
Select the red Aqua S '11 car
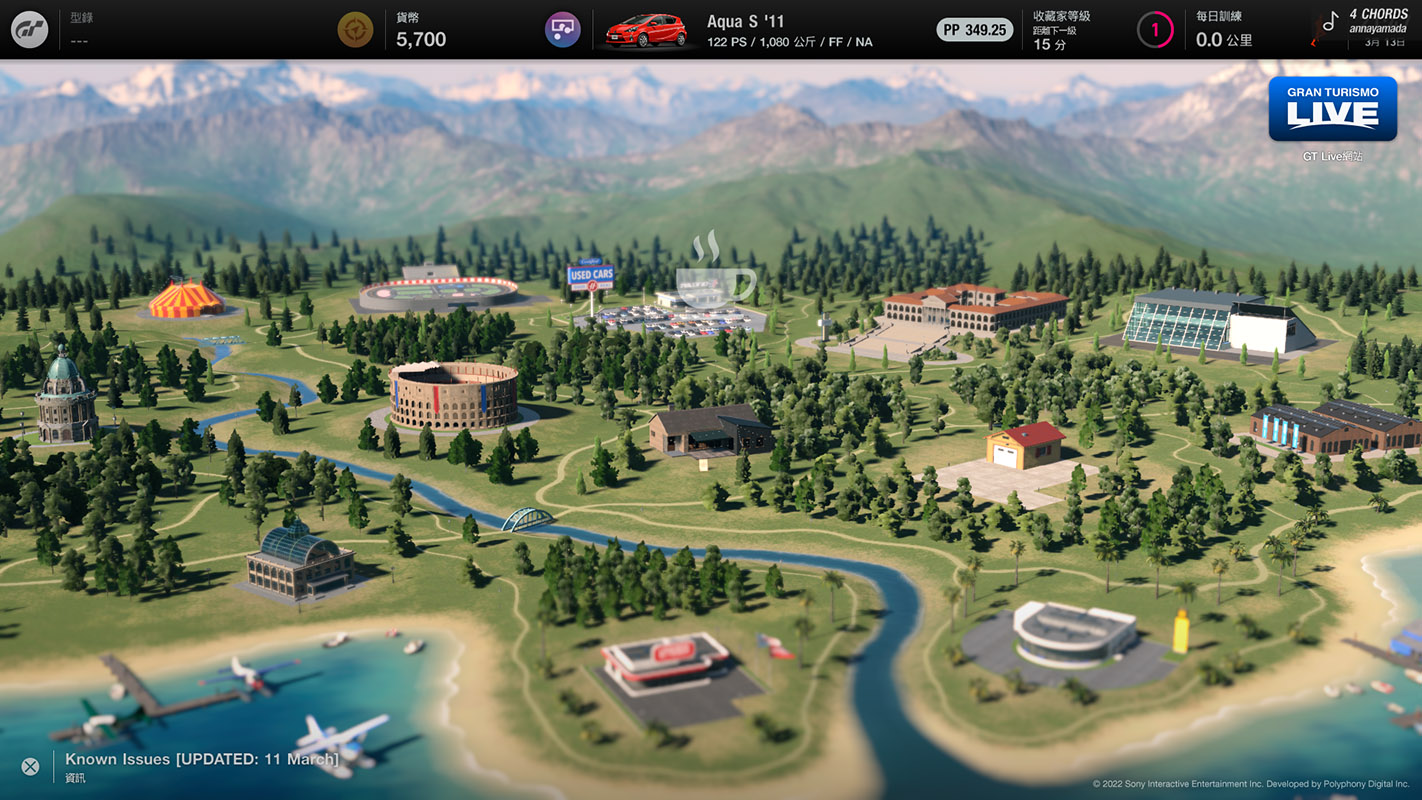(x=648, y=30)
